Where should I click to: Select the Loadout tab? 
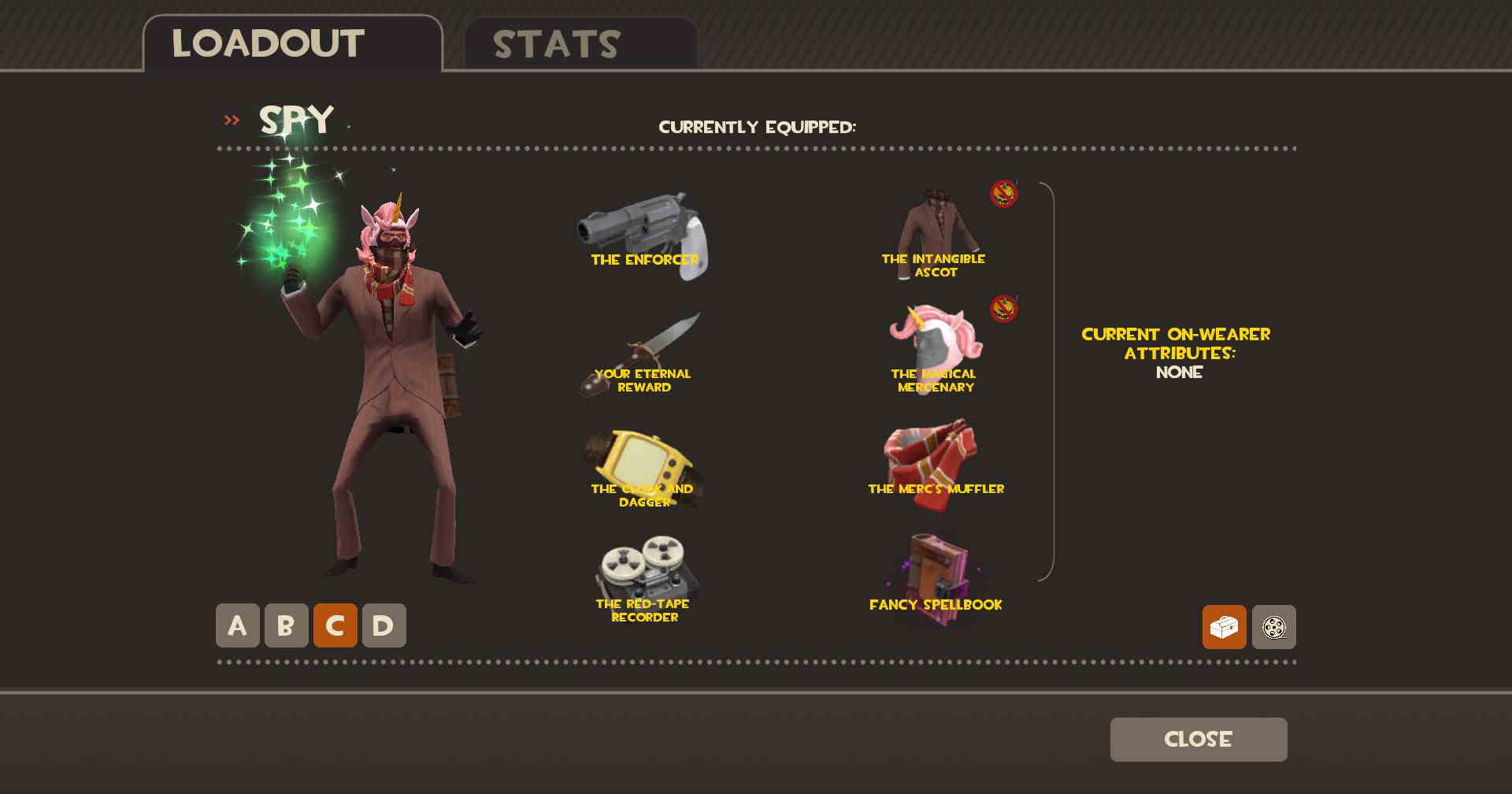point(292,44)
